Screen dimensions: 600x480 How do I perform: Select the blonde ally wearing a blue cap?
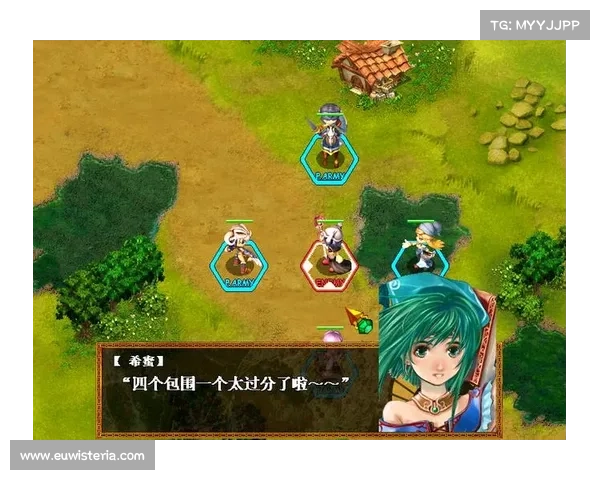(x=421, y=245)
